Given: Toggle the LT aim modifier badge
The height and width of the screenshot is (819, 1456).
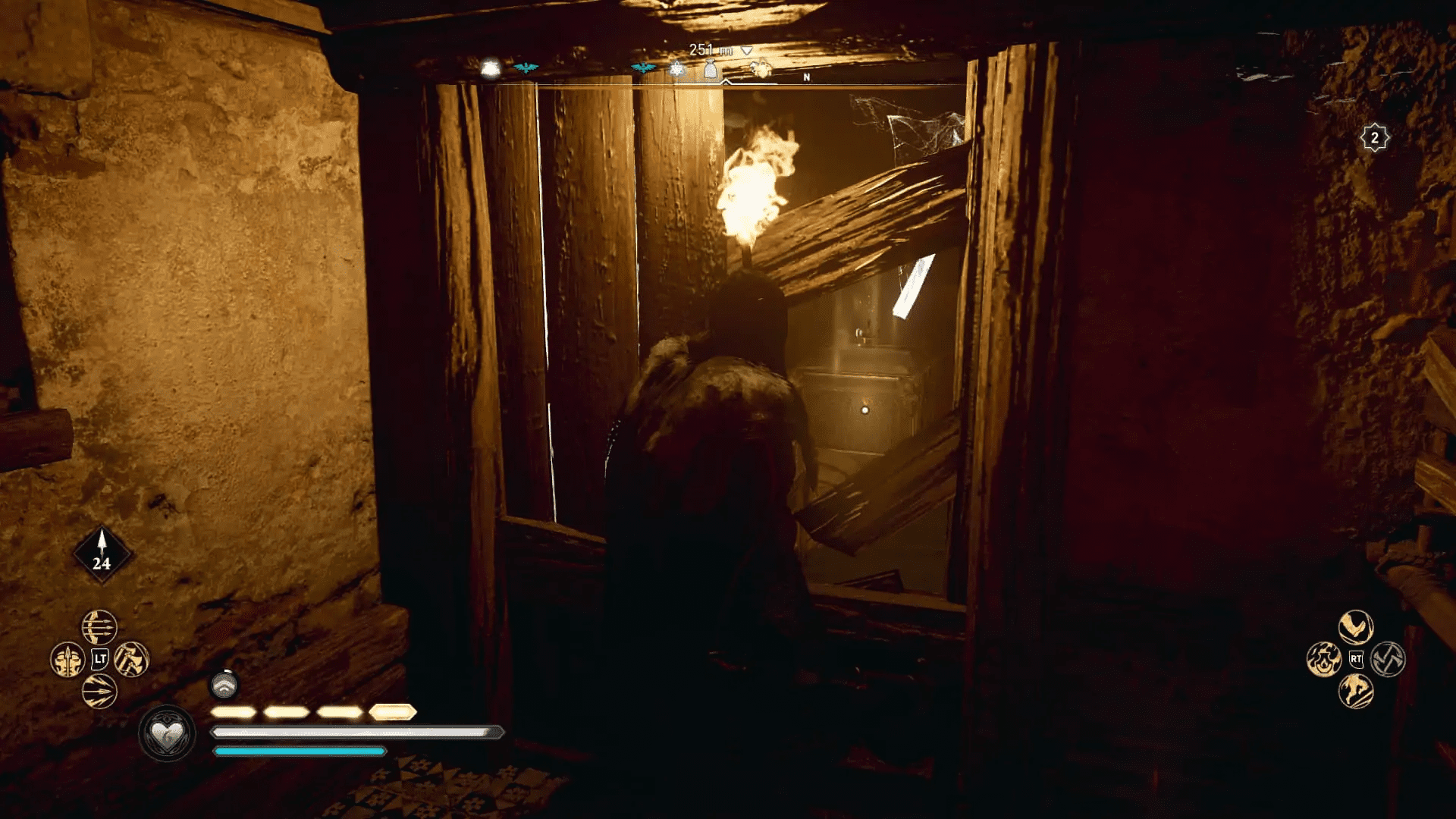Looking at the screenshot, I should pyautogui.click(x=100, y=660).
